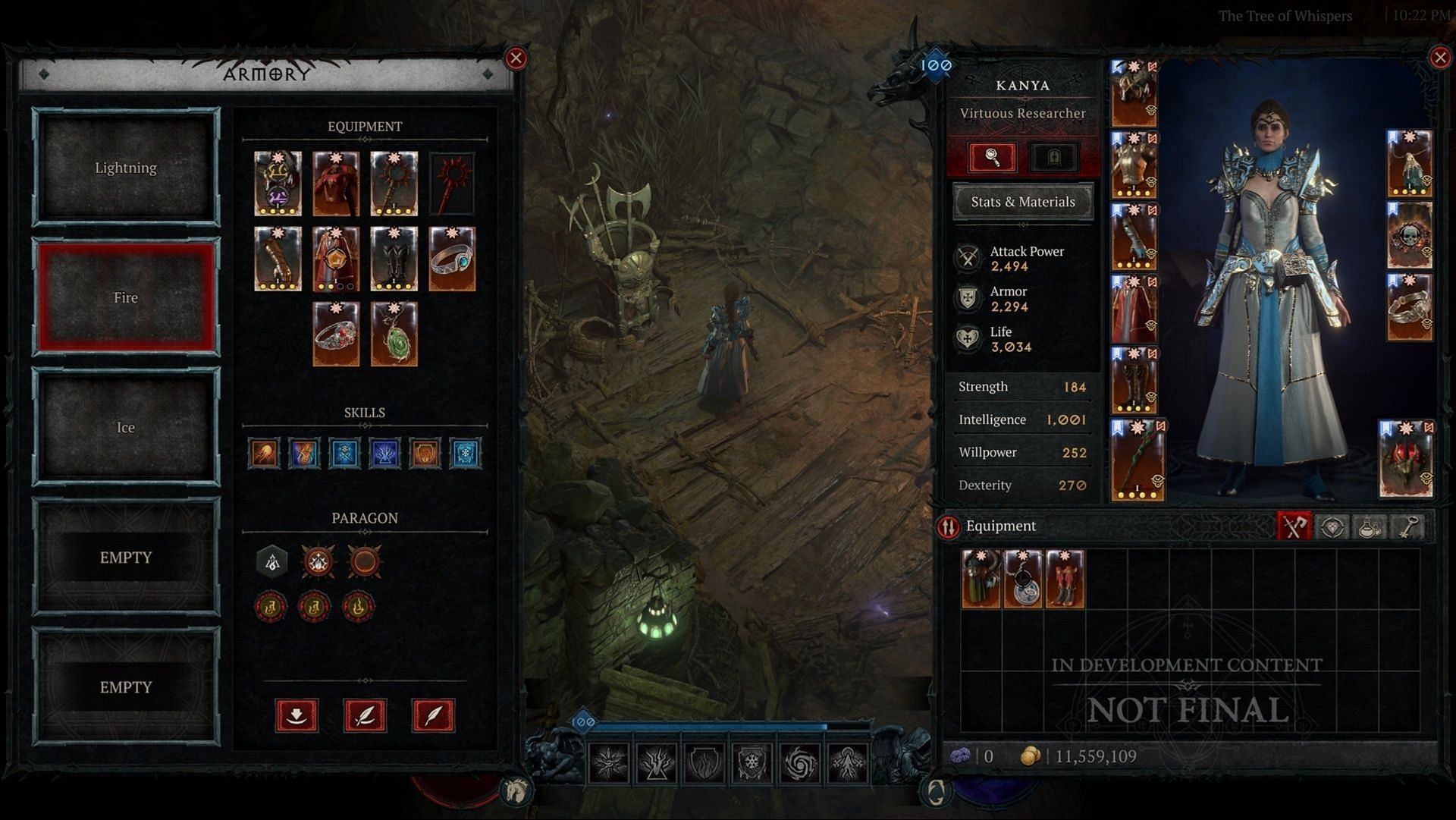Select the Lightning loadout slot

click(x=125, y=168)
